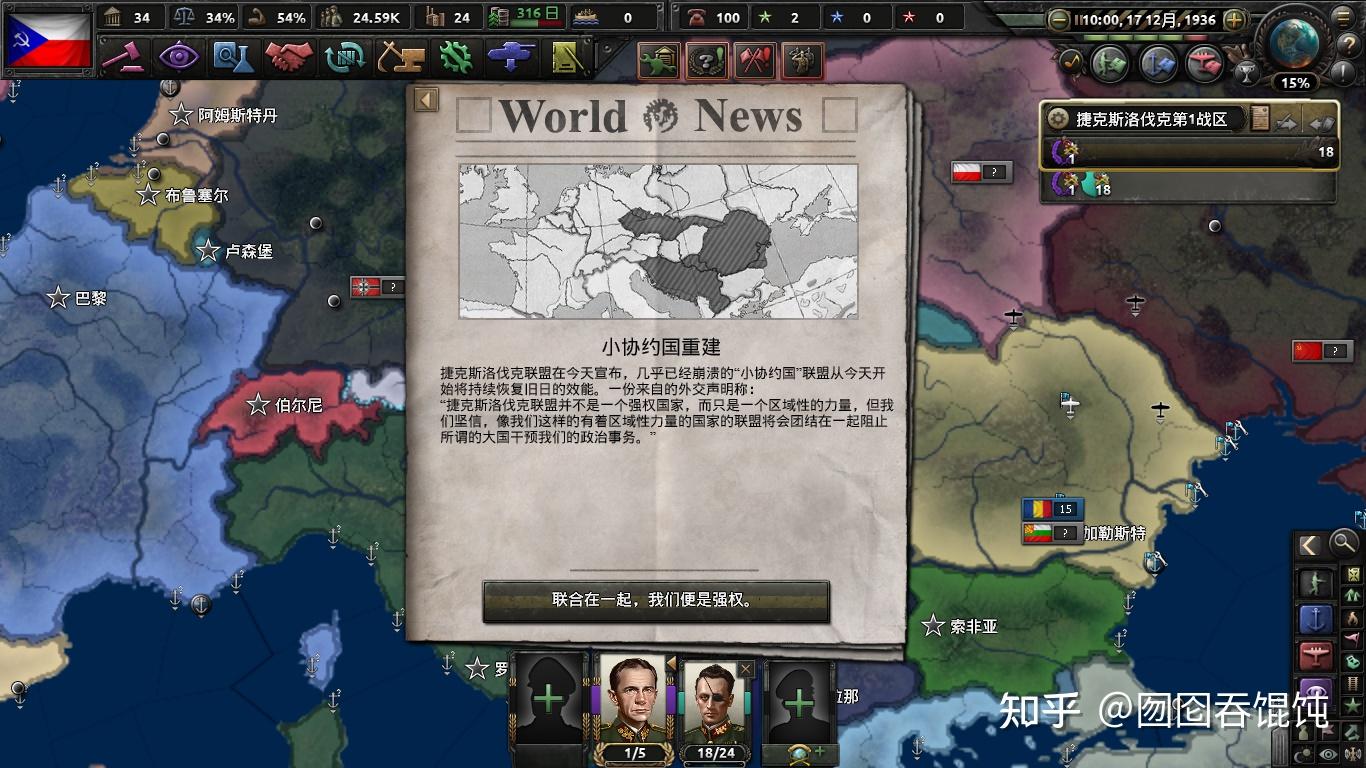The height and width of the screenshot is (768, 1366).
Task: Open the diplomacy menu via the handshake icon
Action: (288, 58)
